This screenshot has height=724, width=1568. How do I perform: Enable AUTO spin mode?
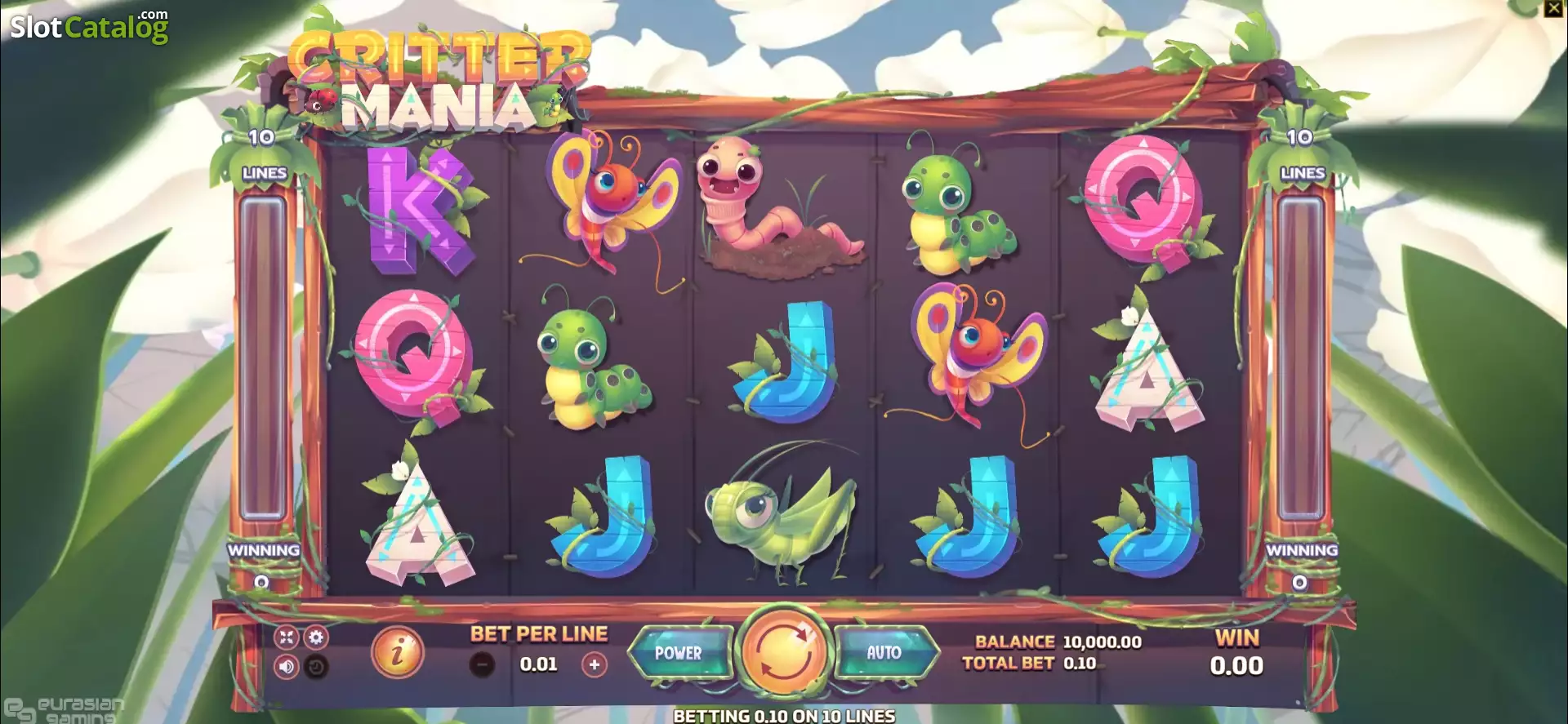[x=882, y=653]
